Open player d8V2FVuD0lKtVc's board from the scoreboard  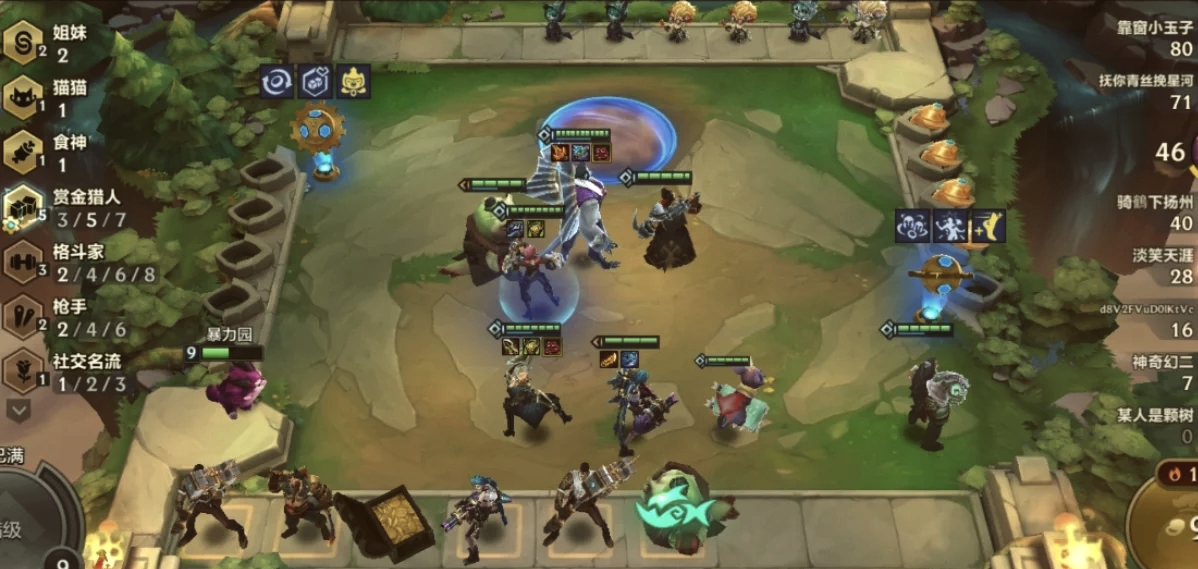[x=1148, y=319]
